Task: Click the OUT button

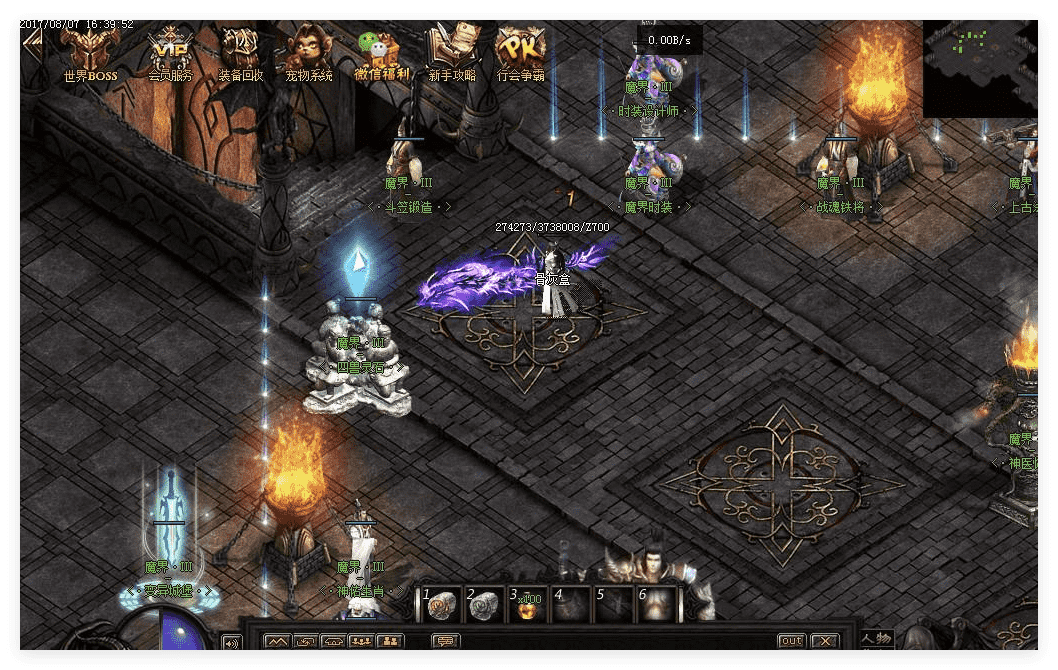Action: pos(791,641)
